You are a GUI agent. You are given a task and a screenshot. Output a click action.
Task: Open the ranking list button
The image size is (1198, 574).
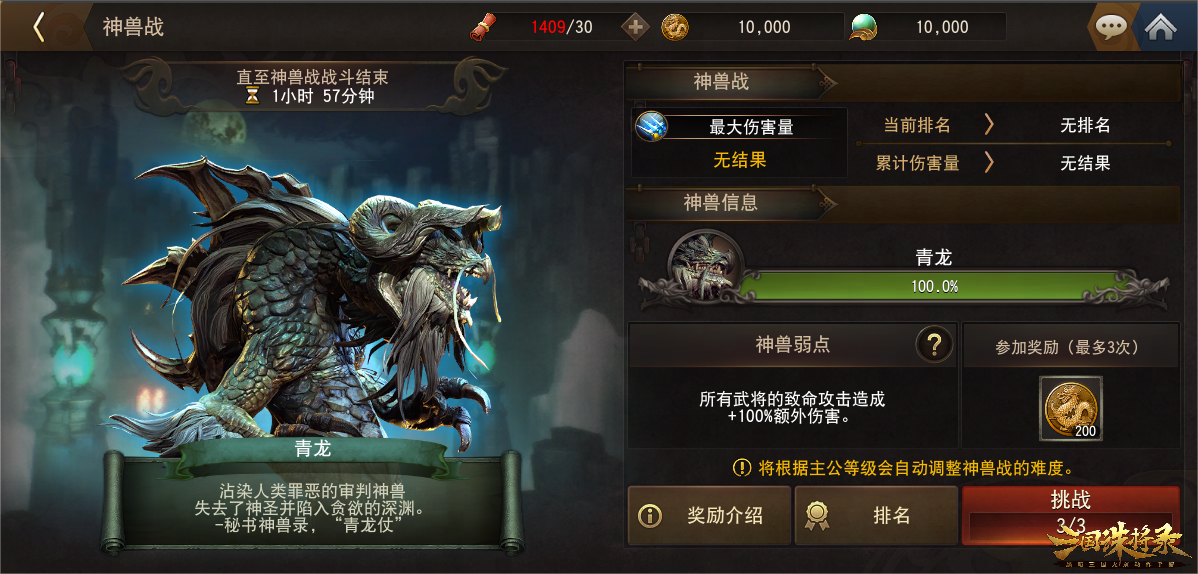point(875,515)
